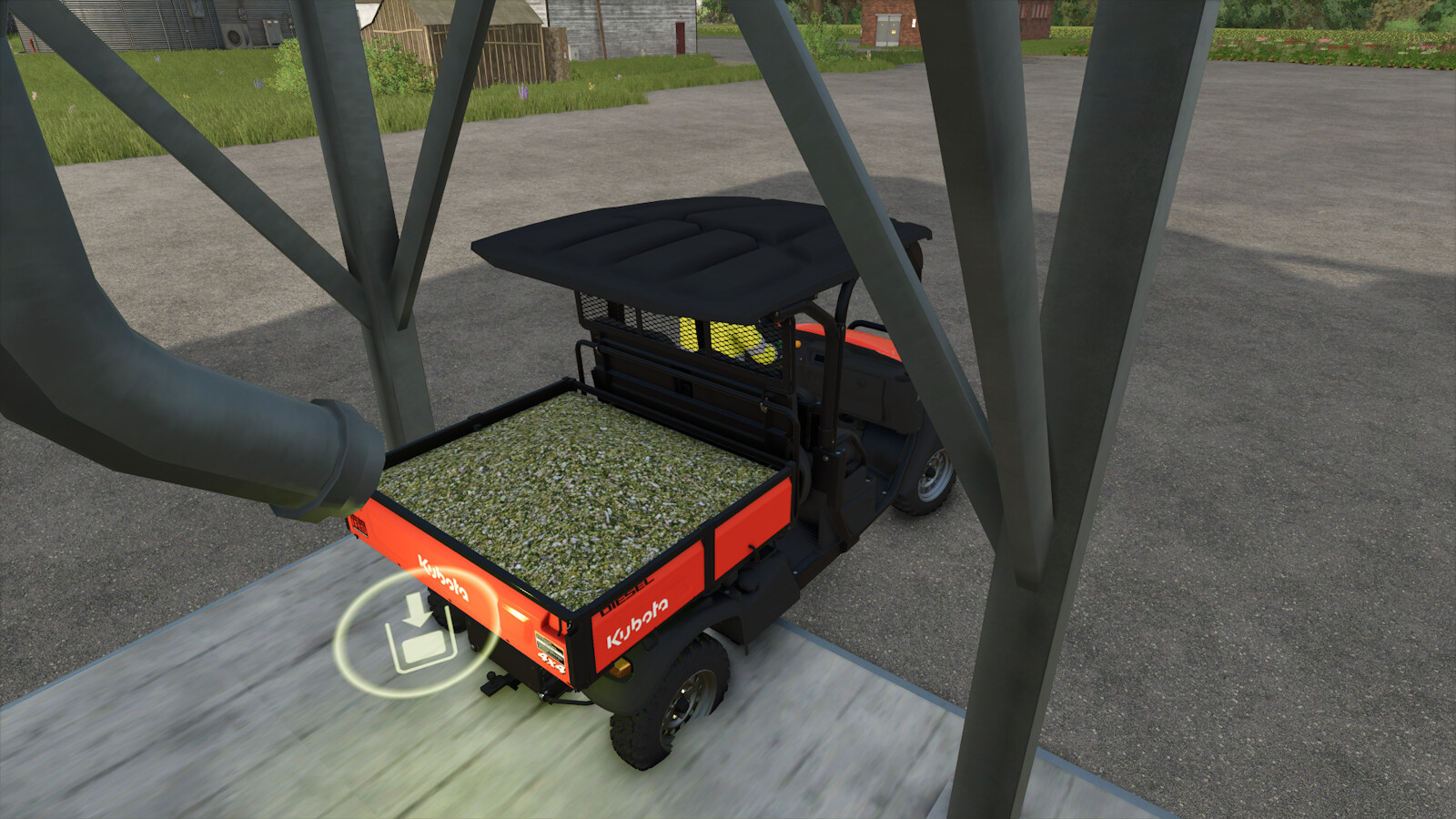Click the 4x4 badge on the rear panel

tap(551, 660)
